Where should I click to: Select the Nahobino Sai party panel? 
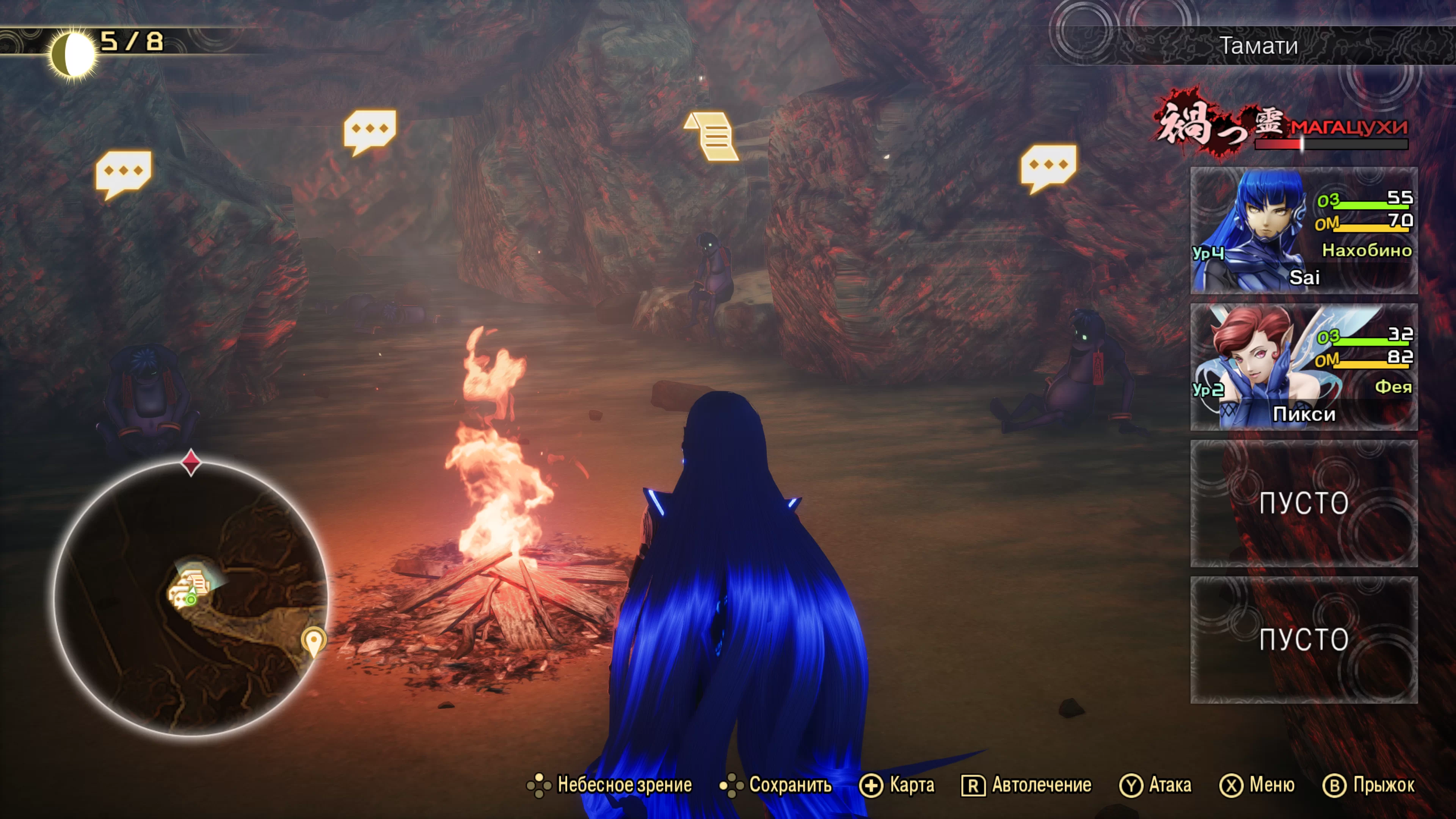[x=1304, y=230]
